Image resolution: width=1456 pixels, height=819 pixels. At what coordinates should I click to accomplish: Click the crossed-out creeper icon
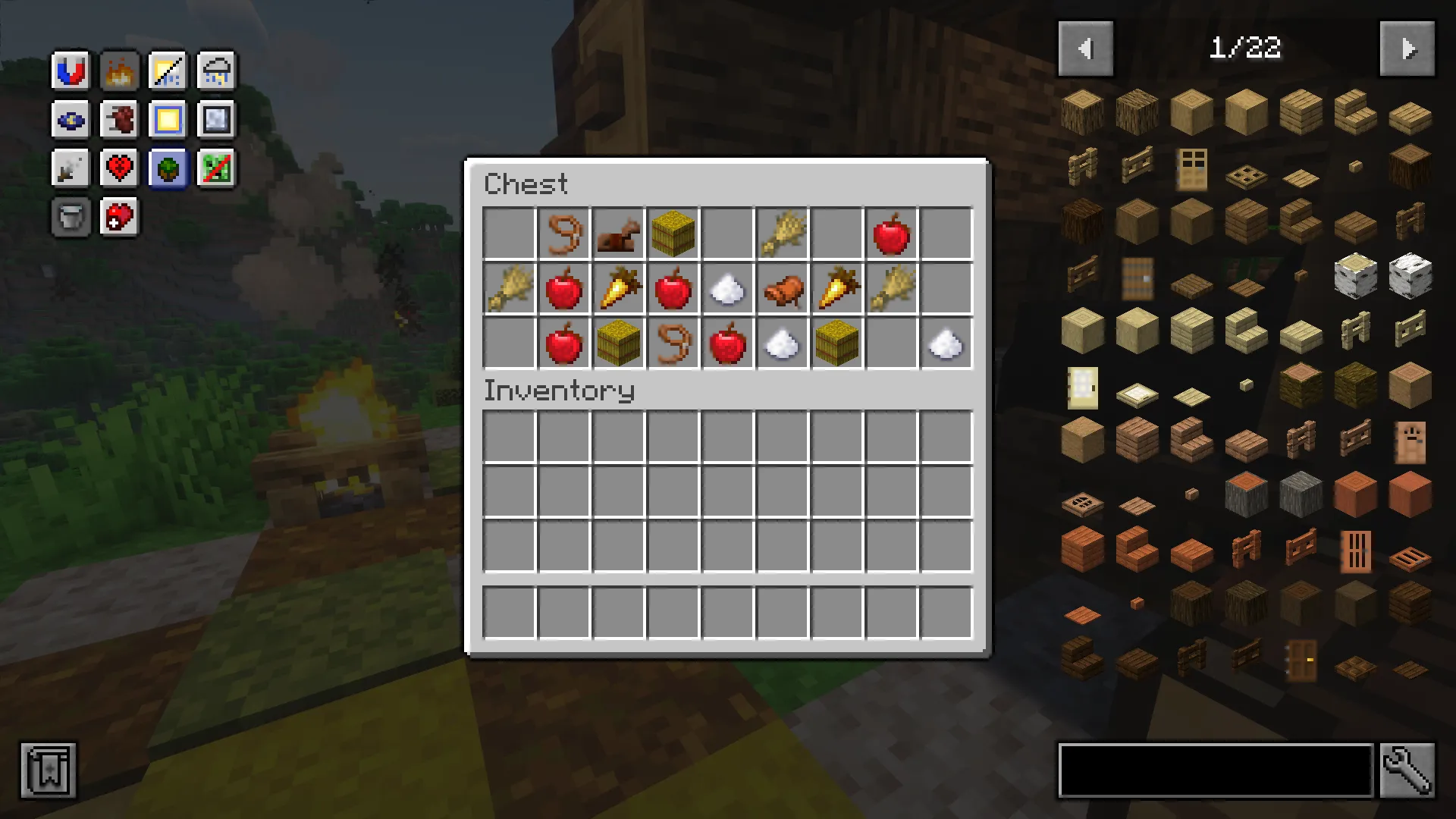click(x=216, y=168)
